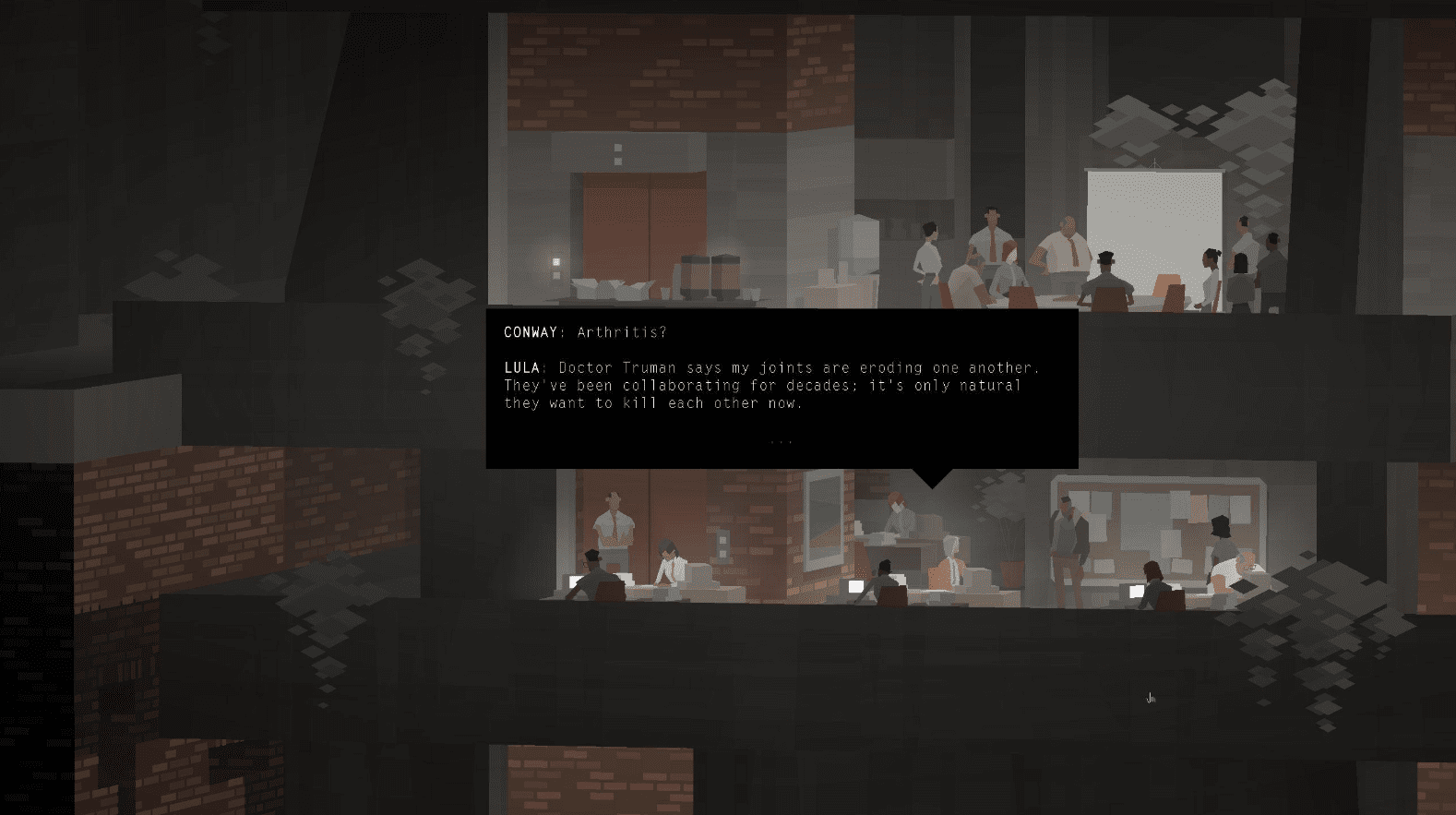Click the glowing elevator call button
This screenshot has width=1456, height=815.
point(555,261)
